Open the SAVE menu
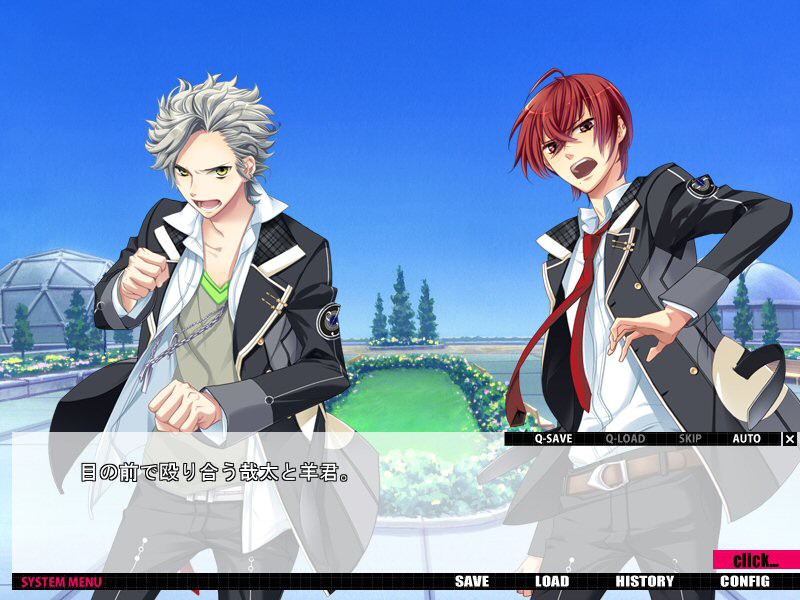 pyautogui.click(x=472, y=581)
